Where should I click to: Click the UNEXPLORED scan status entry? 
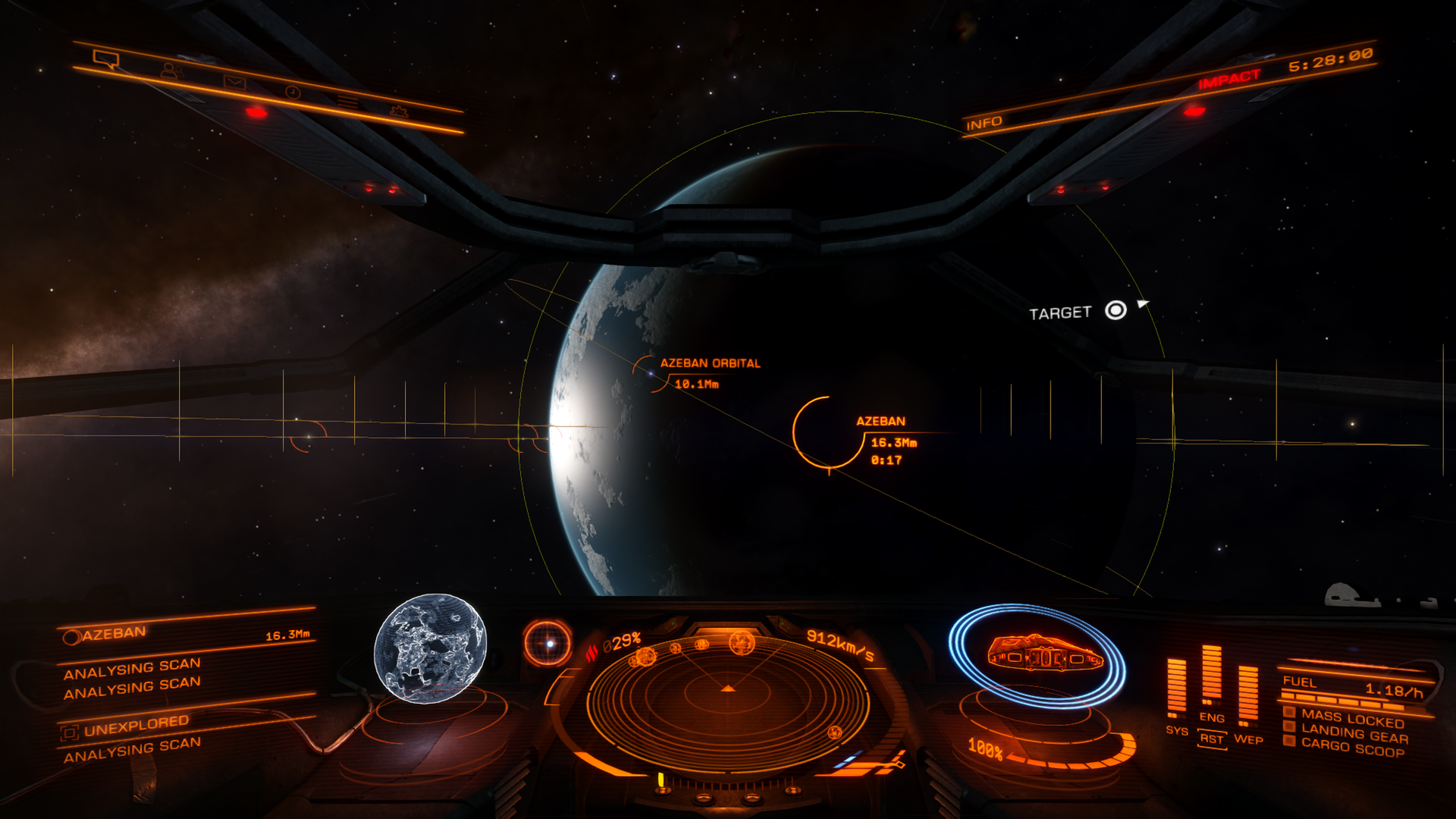136,726
